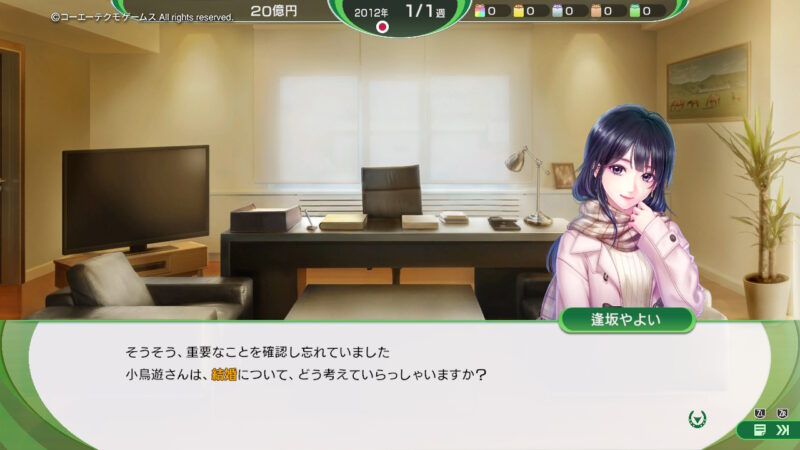800x450 pixels.
Task: Open the dialogue log icon
Action: [760, 430]
